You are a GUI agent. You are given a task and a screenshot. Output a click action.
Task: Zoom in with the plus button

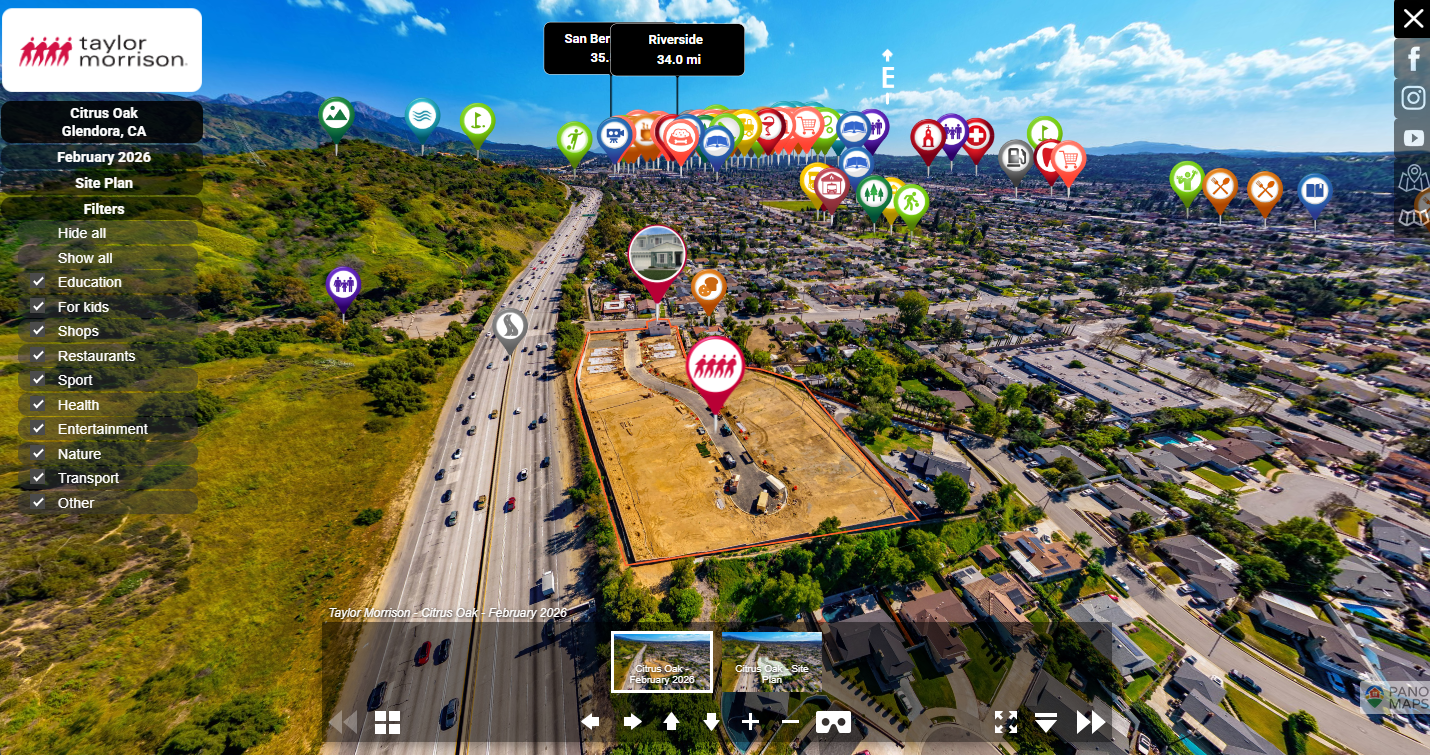751,722
